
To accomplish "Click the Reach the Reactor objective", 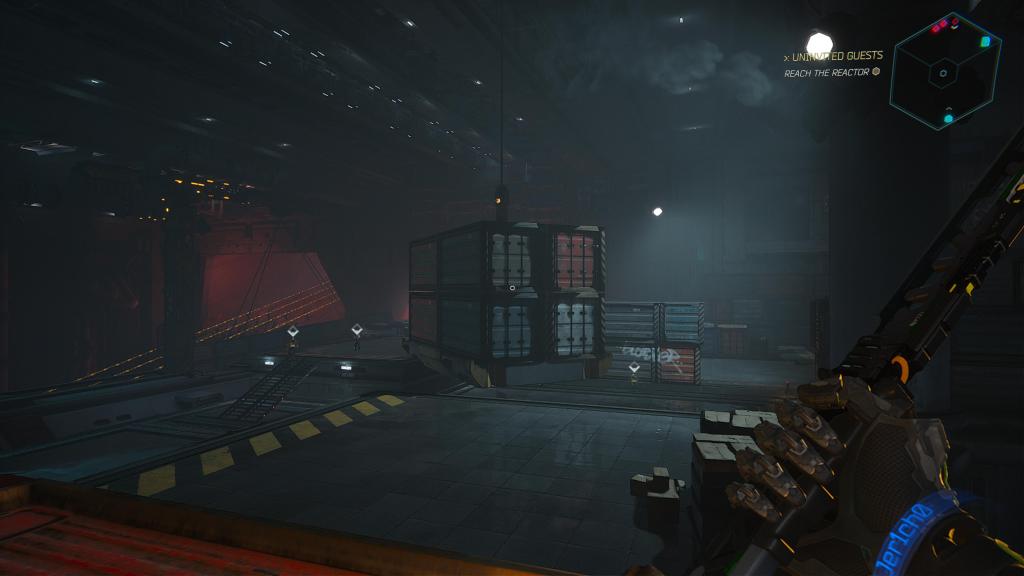I will click(829, 72).
